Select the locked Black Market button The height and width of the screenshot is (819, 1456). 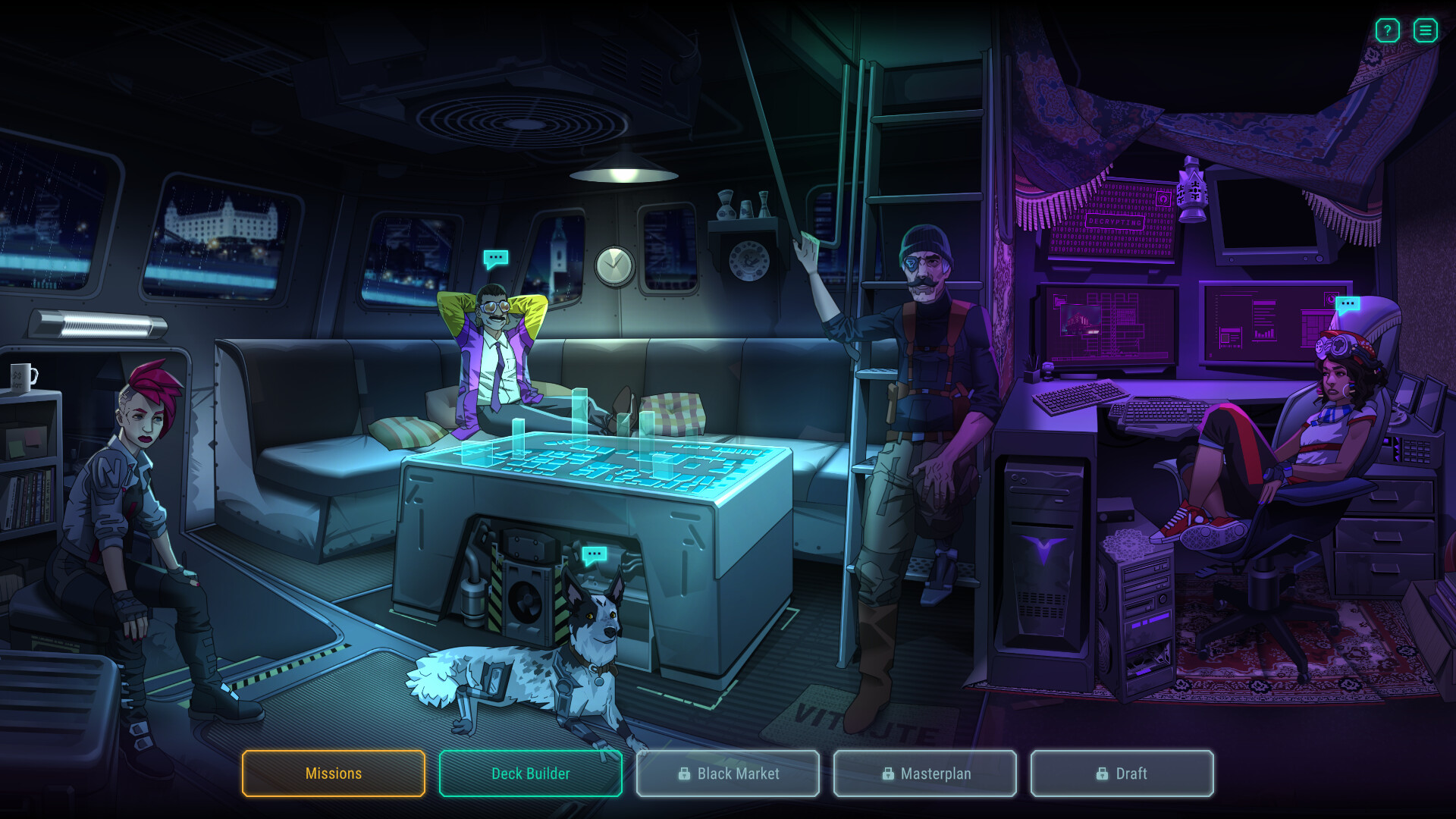728,773
